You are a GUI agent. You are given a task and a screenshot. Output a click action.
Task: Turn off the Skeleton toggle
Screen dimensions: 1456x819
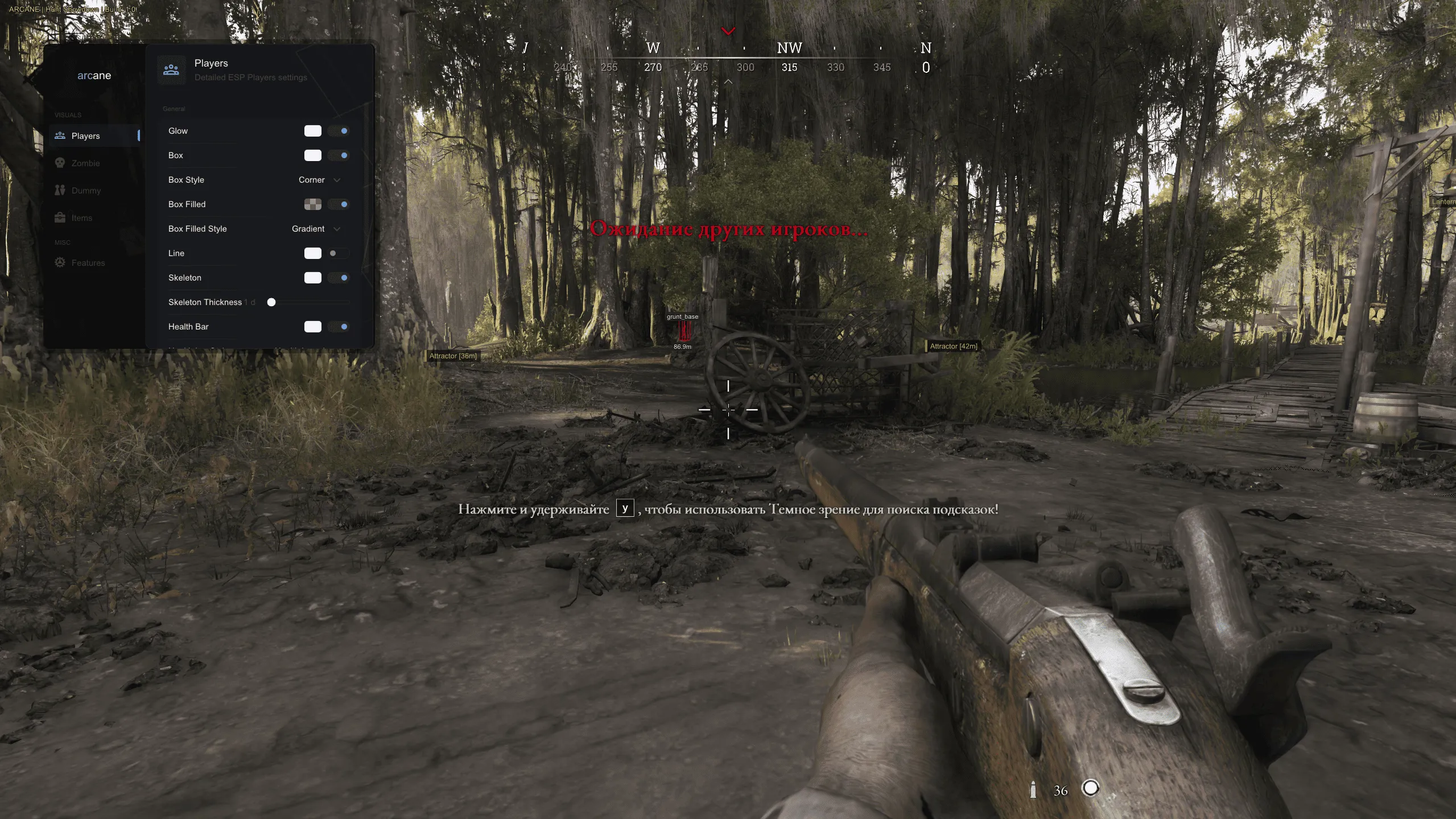[340, 278]
